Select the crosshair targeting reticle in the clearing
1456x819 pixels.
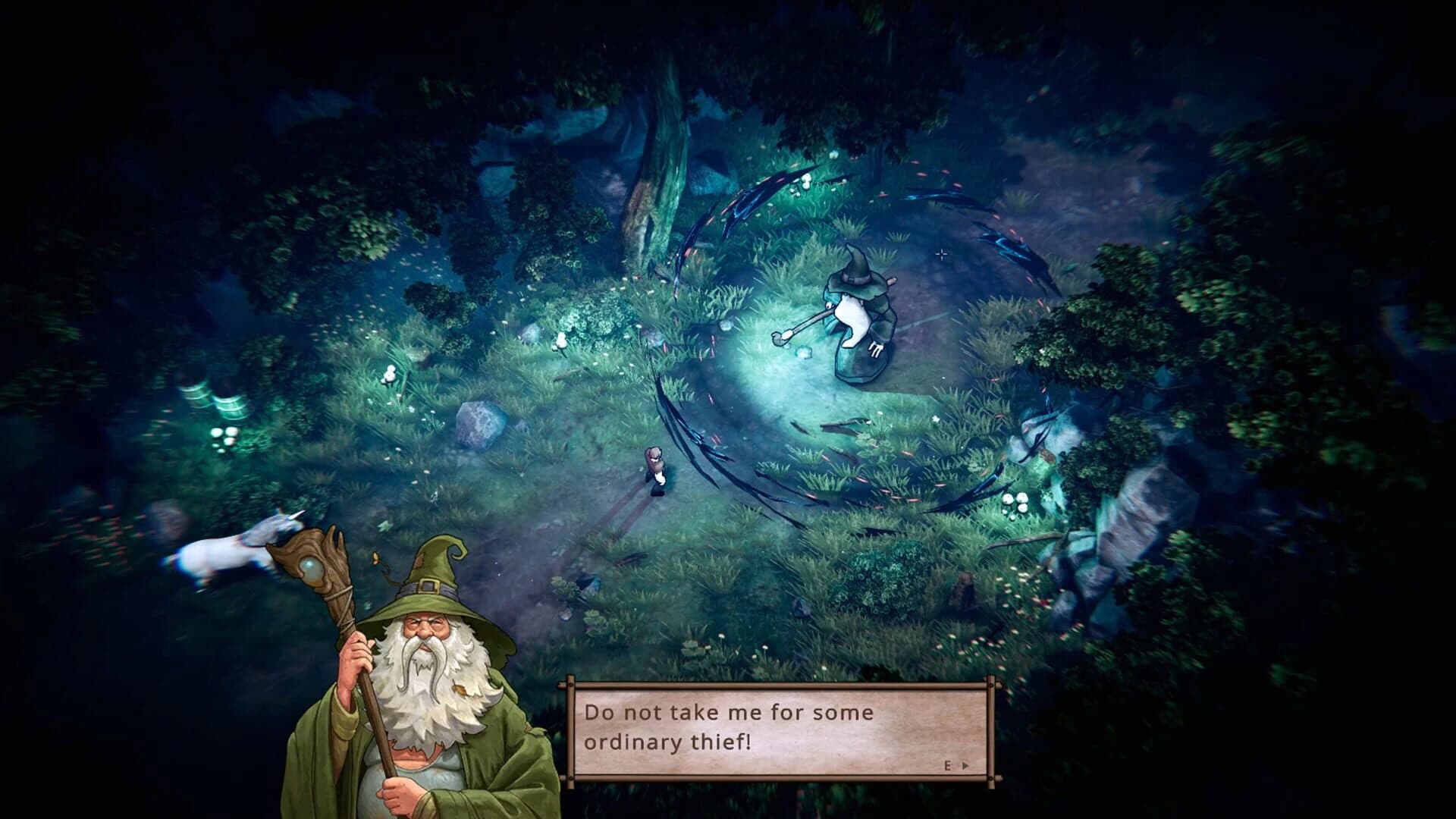coord(941,254)
